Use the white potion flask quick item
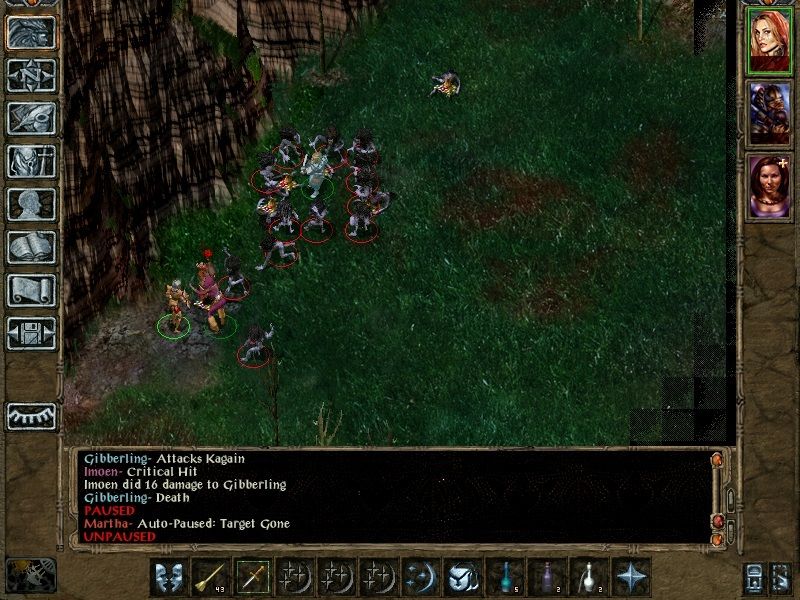This screenshot has height=600, width=800. click(x=589, y=577)
